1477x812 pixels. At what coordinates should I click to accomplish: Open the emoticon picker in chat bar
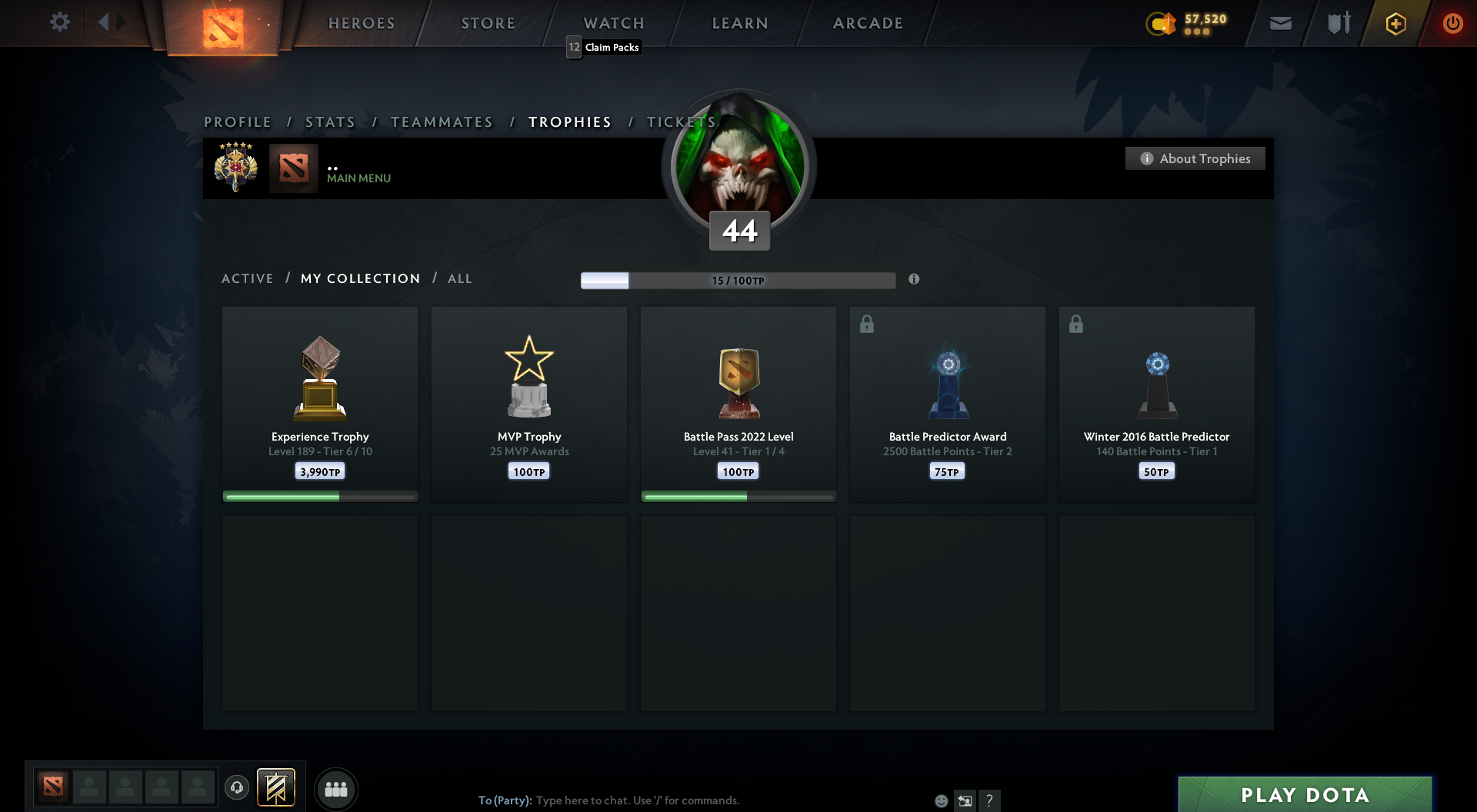[940, 800]
